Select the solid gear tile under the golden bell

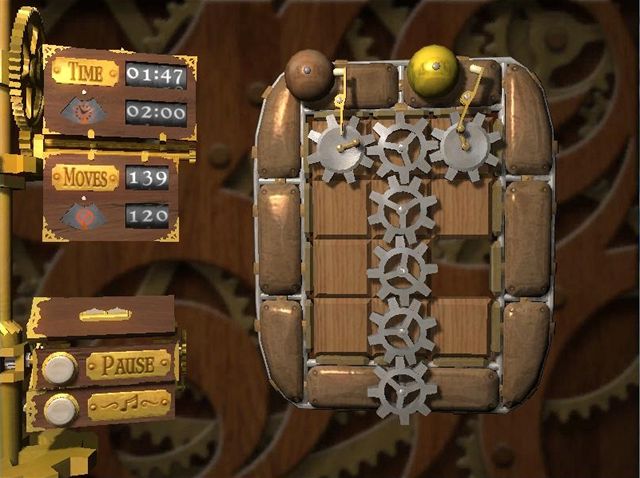tap(466, 146)
